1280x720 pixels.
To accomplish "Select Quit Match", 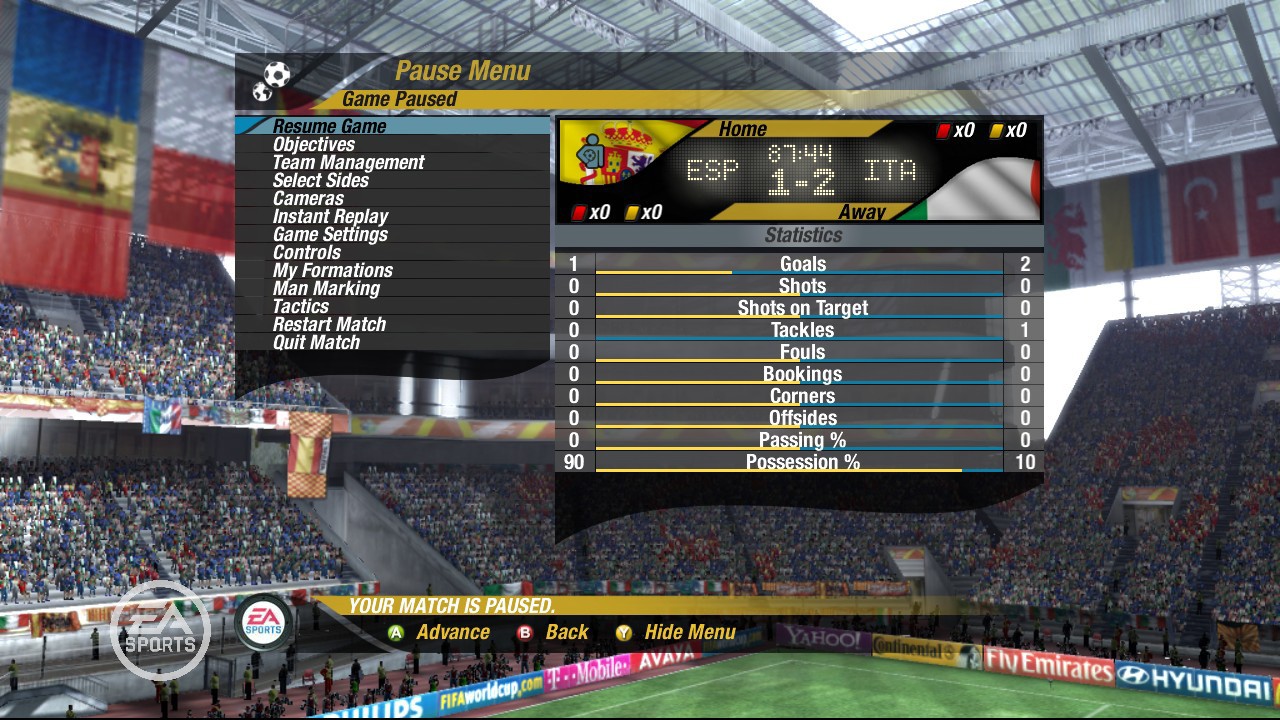I will click(x=316, y=343).
